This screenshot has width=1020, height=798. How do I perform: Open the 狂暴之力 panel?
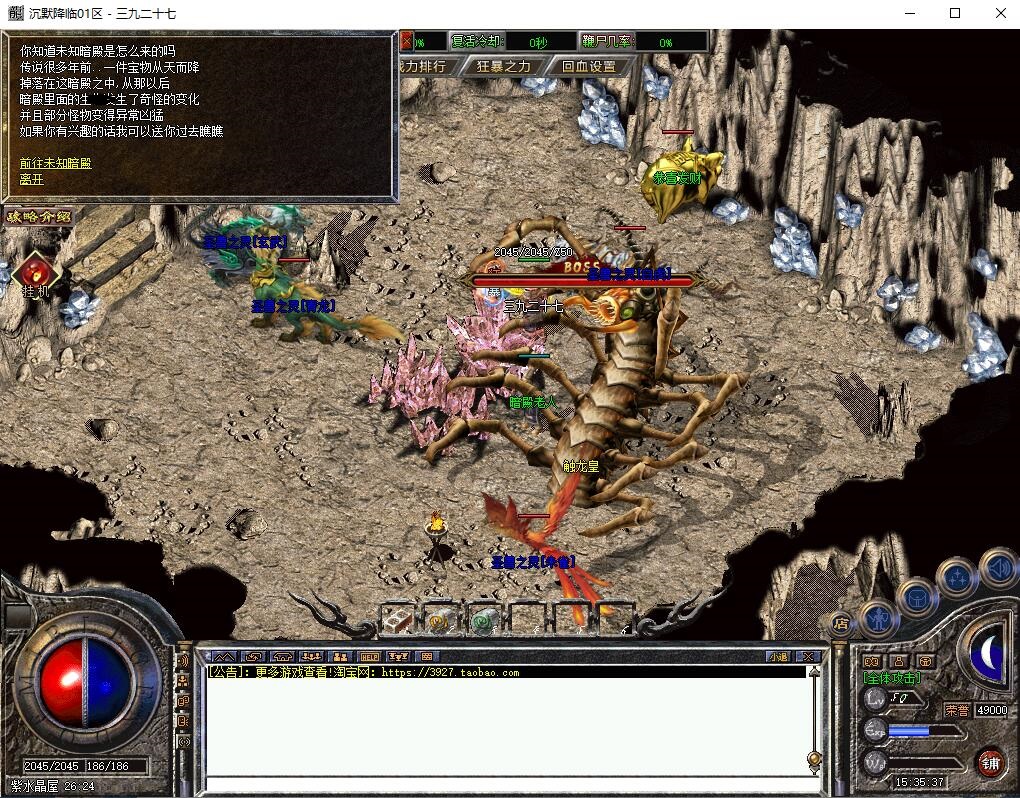pyautogui.click(x=510, y=67)
